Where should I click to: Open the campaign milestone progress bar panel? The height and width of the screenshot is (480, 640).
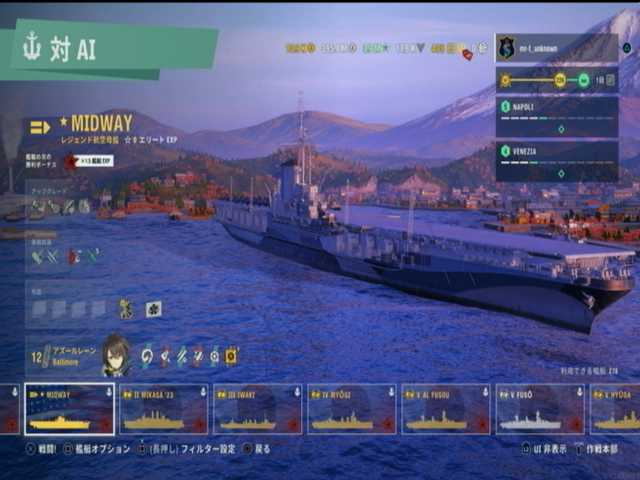click(x=556, y=80)
